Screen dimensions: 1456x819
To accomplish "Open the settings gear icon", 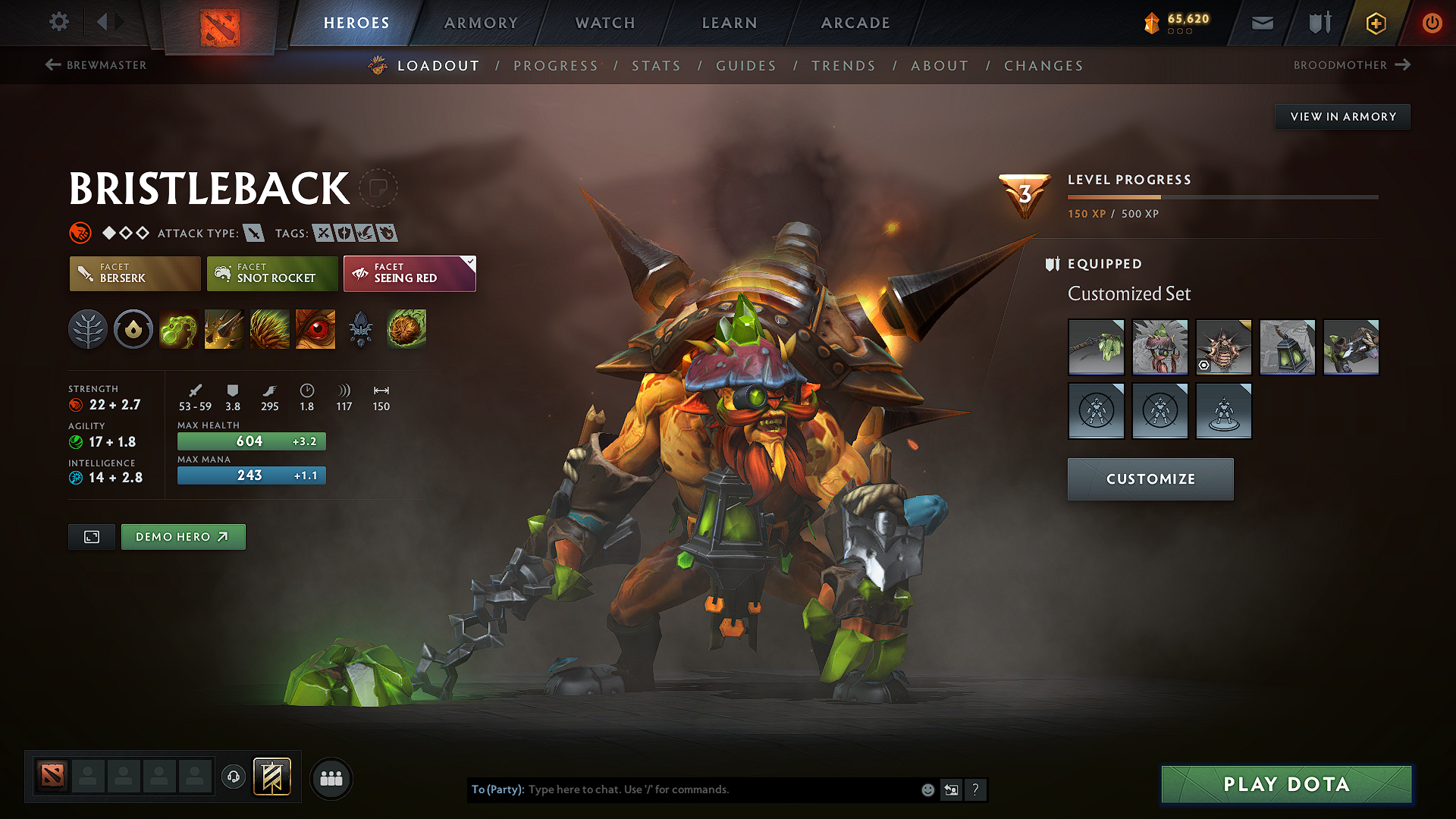I will click(58, 22).
